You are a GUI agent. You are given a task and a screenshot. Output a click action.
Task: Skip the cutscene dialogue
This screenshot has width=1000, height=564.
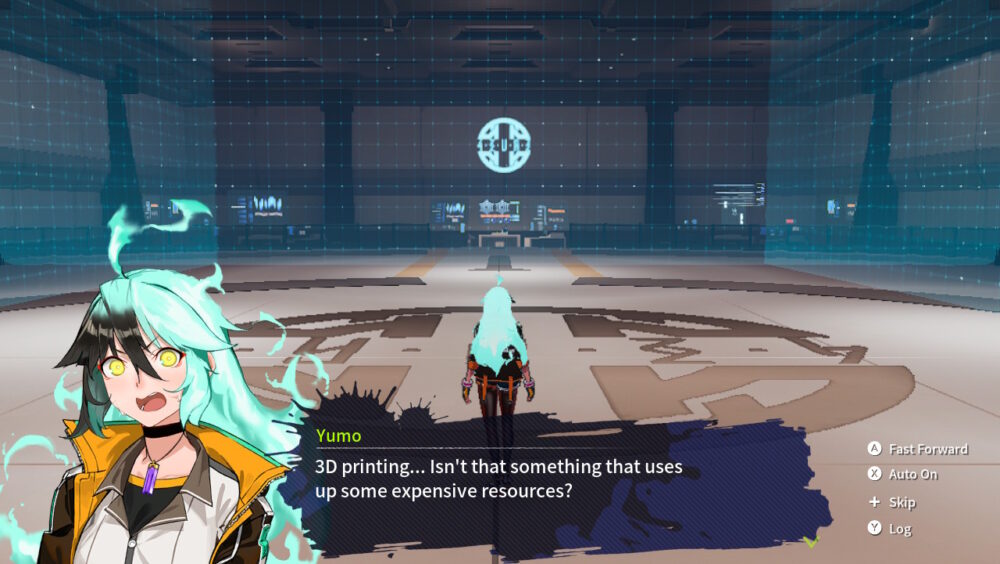click(x=892, y=502)
